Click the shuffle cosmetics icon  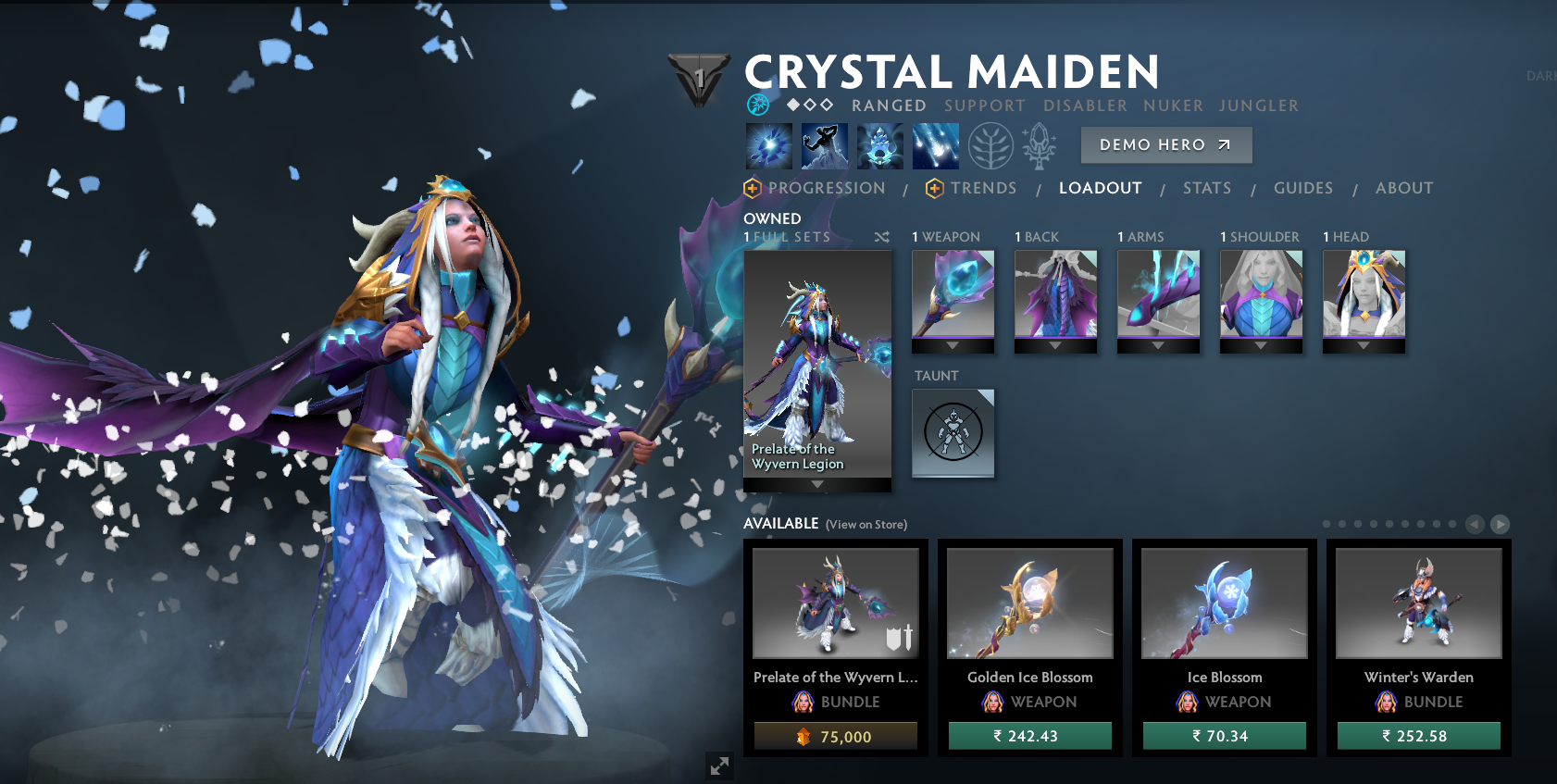pos(881,237)
